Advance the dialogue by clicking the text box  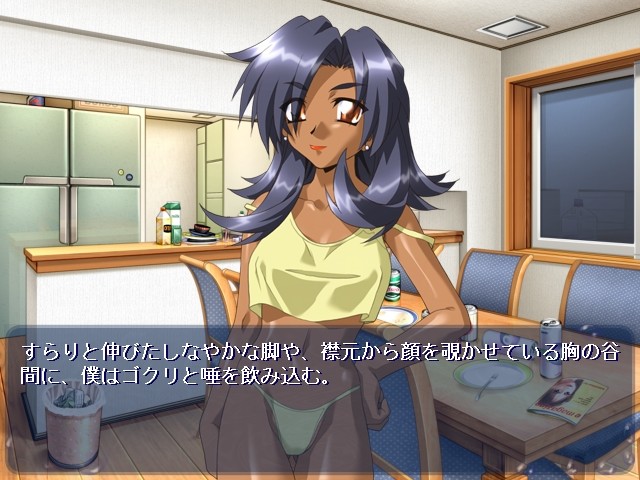pos(320,400)
